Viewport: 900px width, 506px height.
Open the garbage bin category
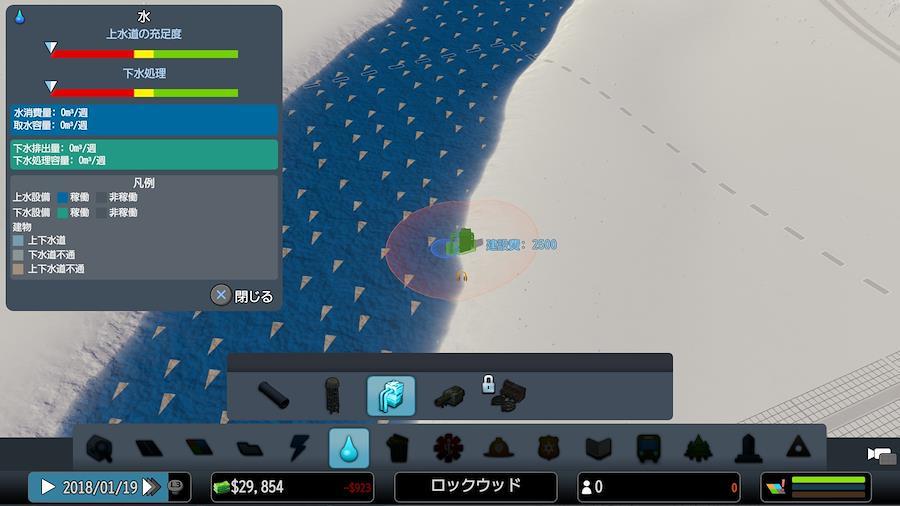tap(398, 448)
